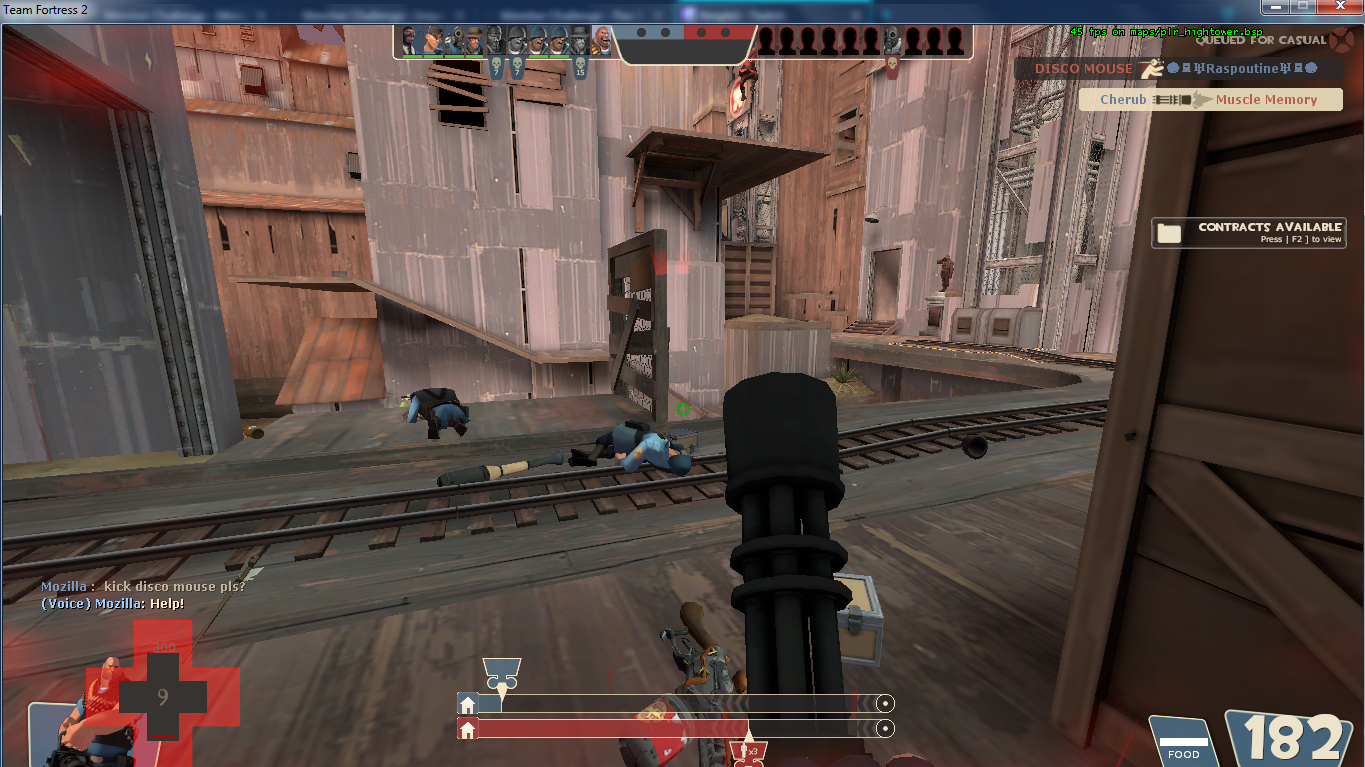Screen dimensions: 1365x767
Task: Click Mozilla's chat message about disco mouse
Action: pyautogui.click(x=143, y=586)
